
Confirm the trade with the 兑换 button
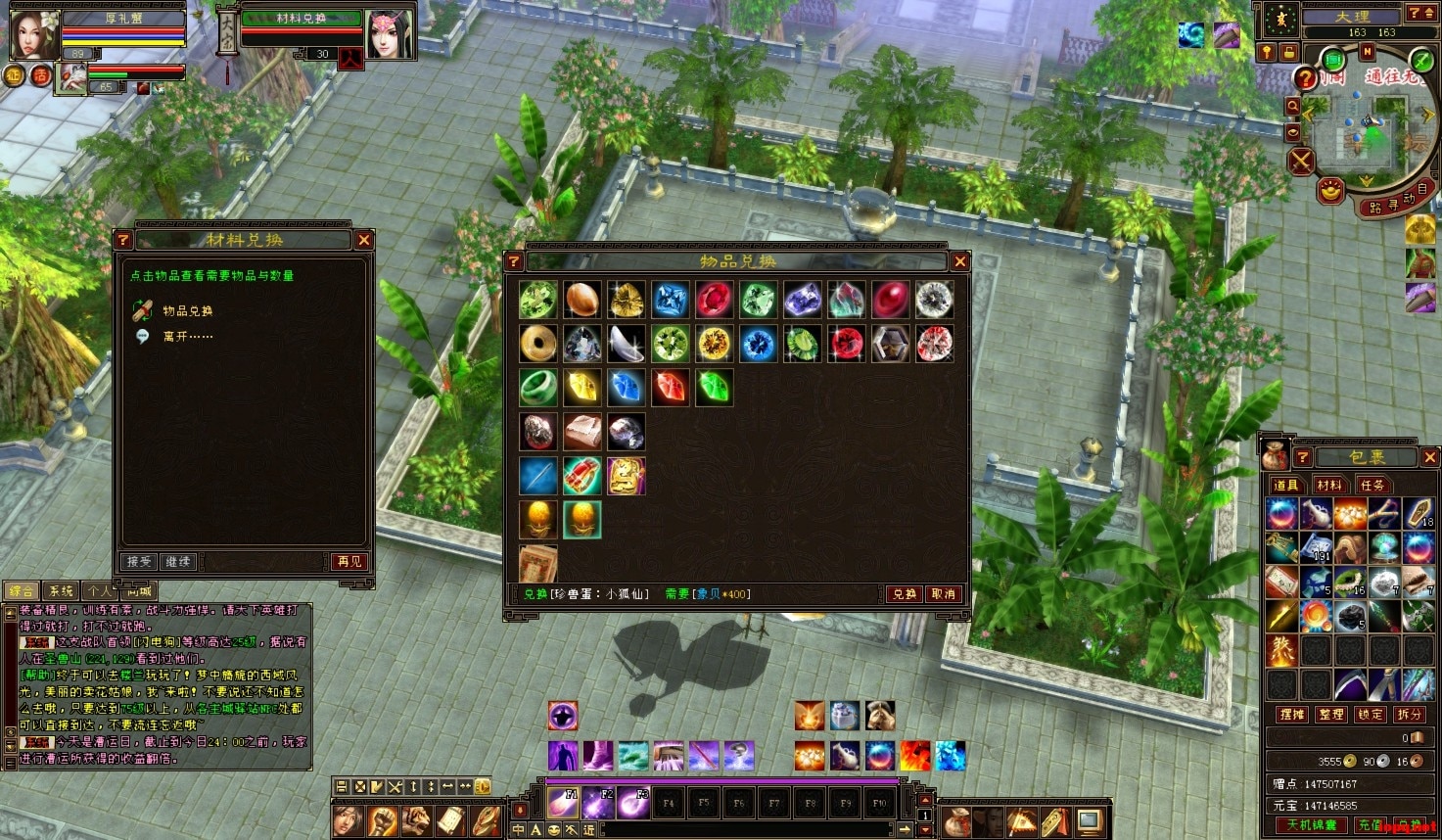(x=905, y=593)
